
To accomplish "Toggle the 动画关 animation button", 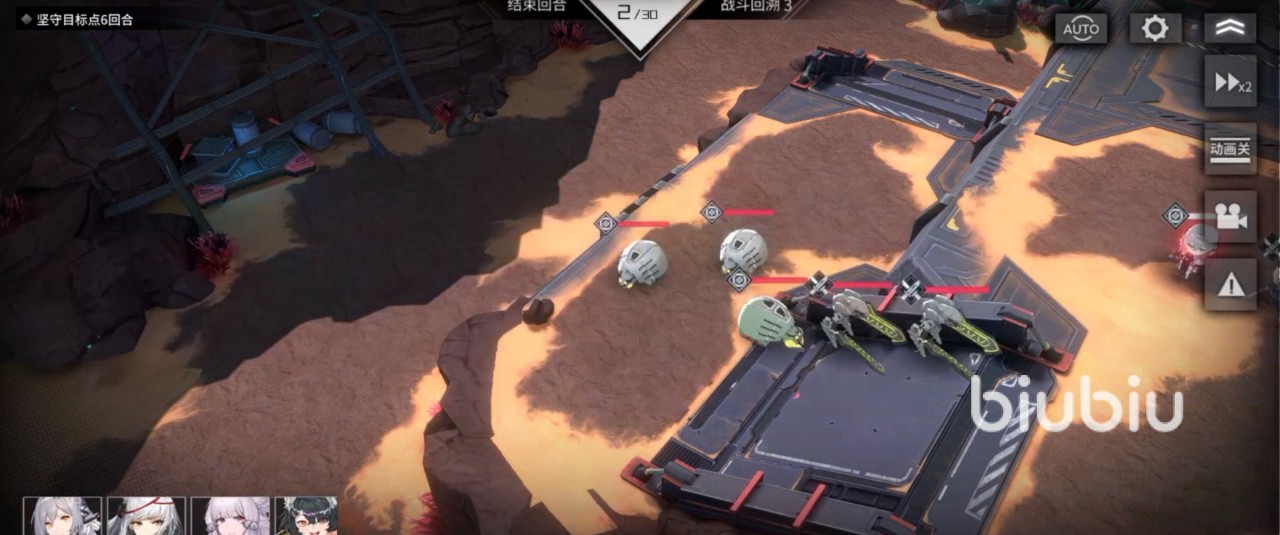I will click(1230, 150).
